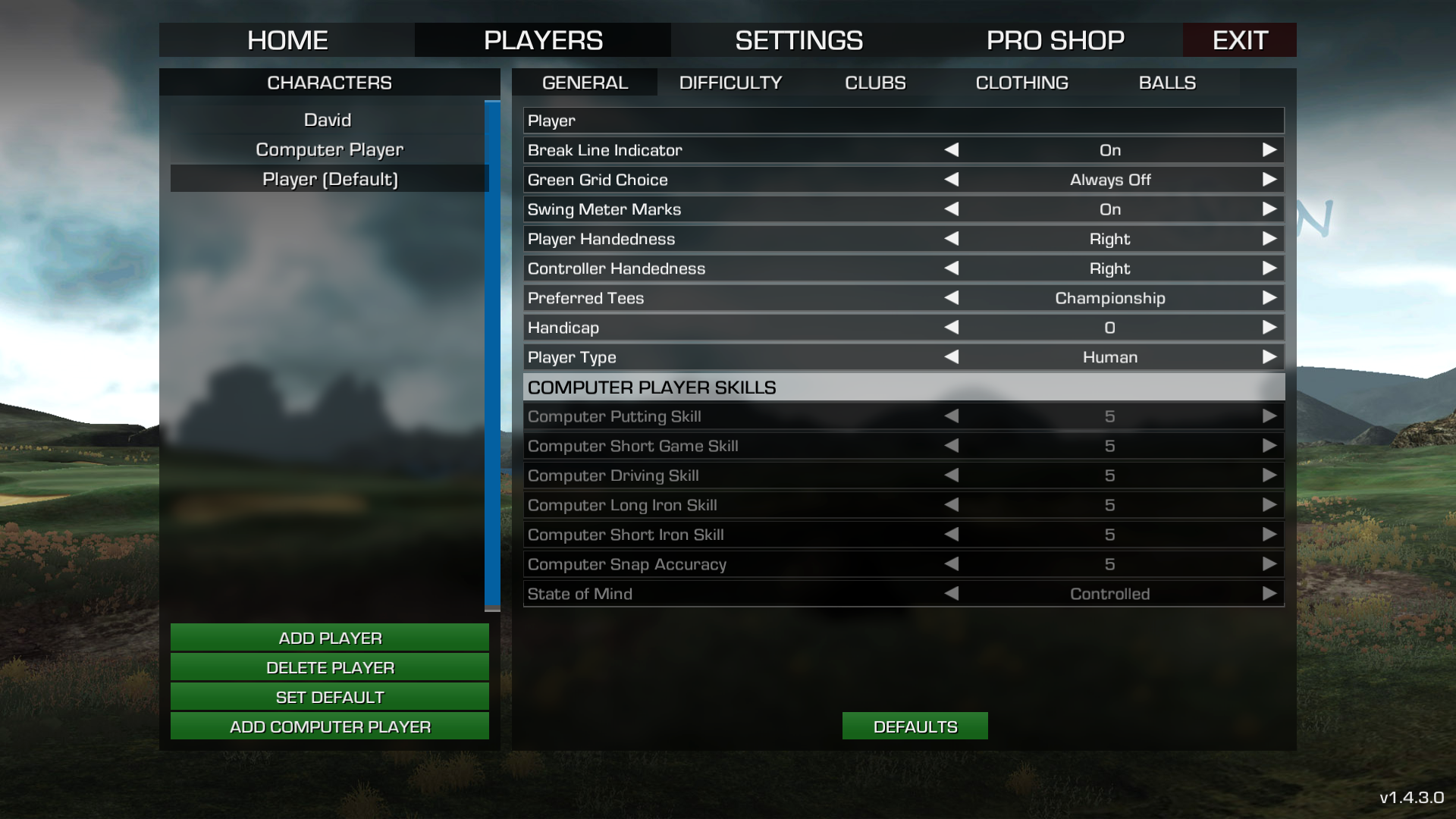Click right arrow for Preferred Tees
The height and width of the screenshot is (819, 1456).
[1269, 298]
